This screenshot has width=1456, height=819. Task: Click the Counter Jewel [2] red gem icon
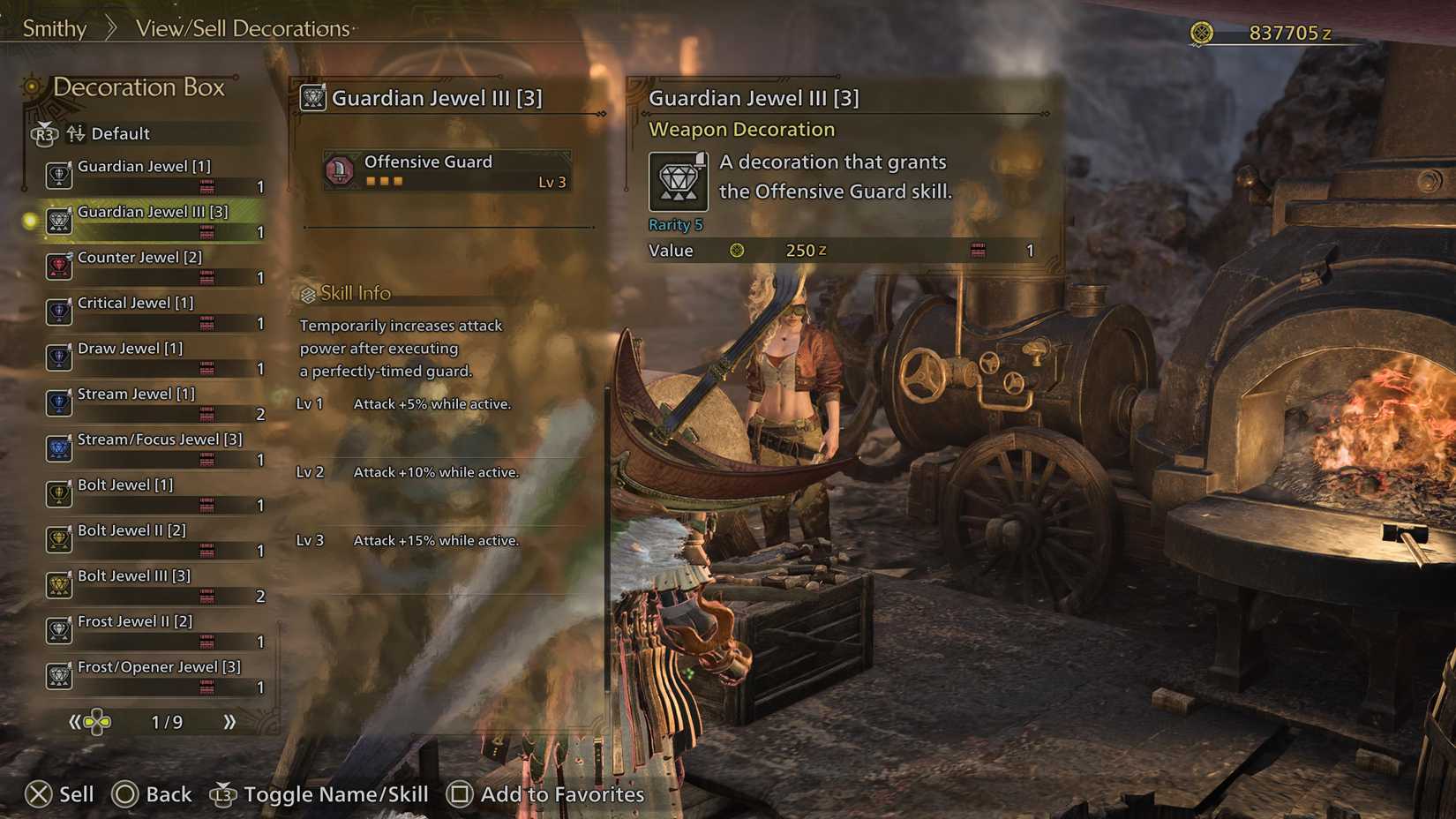[58, 267]
